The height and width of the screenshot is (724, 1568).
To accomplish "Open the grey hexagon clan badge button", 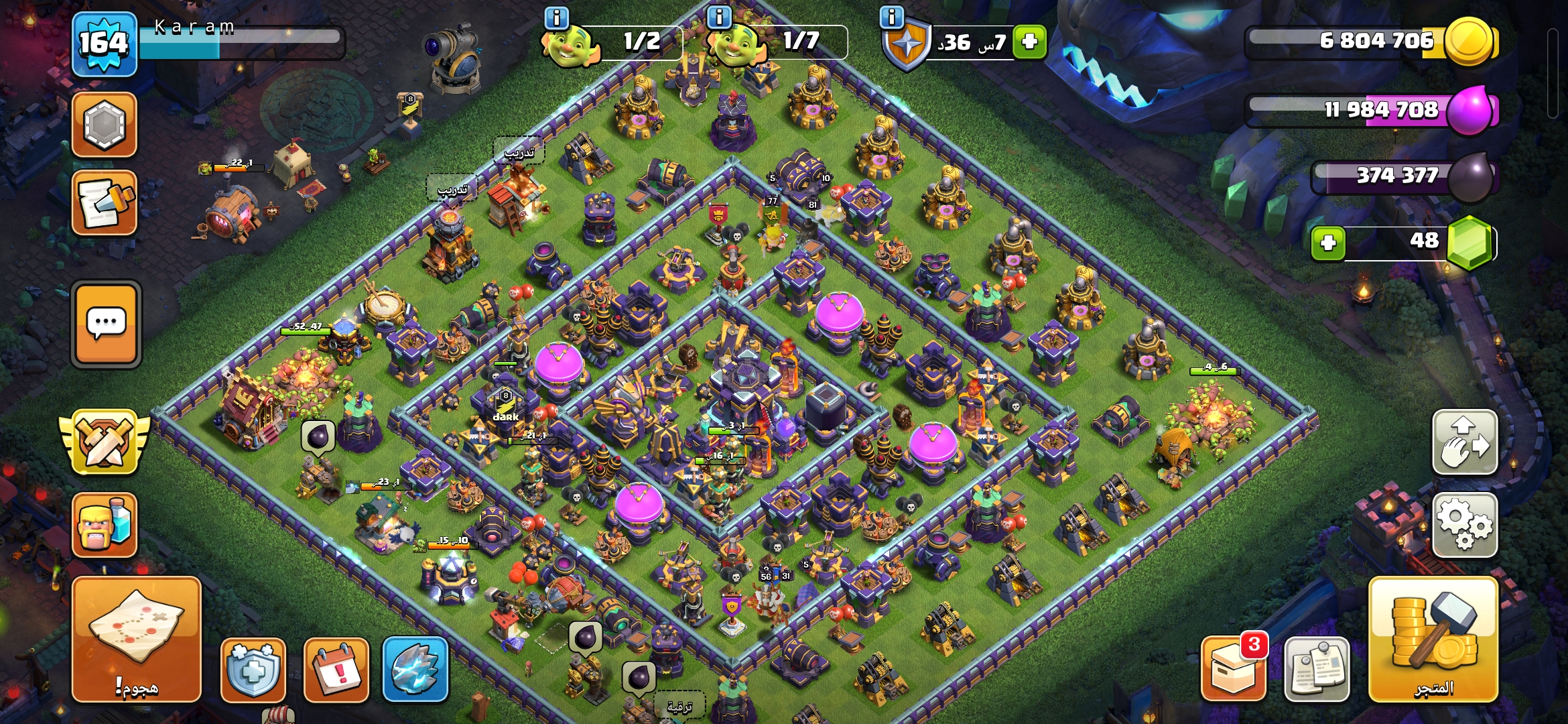I will [x=105, y=125].
